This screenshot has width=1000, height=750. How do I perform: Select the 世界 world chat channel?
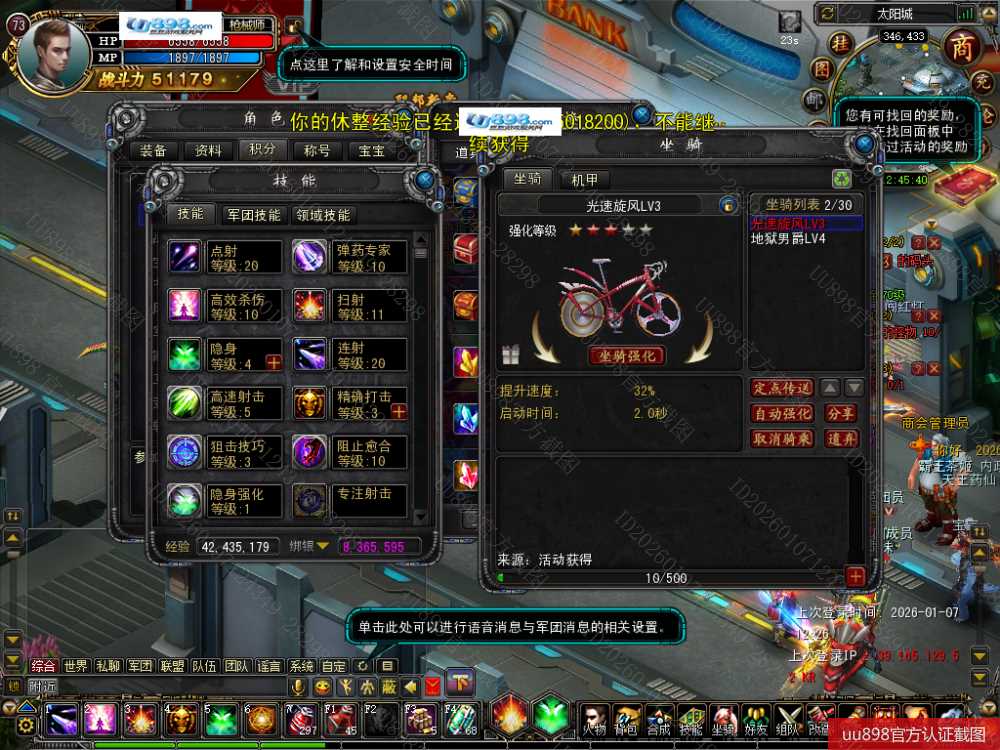[x=76, y=666]
